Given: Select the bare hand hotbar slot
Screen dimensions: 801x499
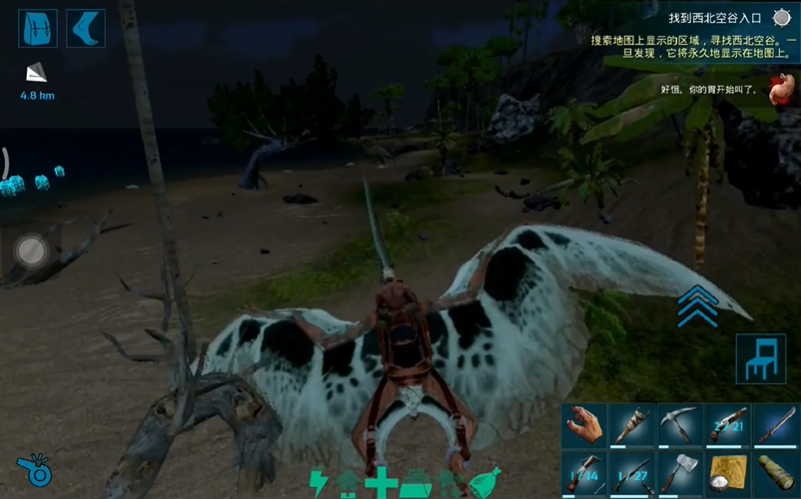Looking at the screenshot, I should click(585, 426).
